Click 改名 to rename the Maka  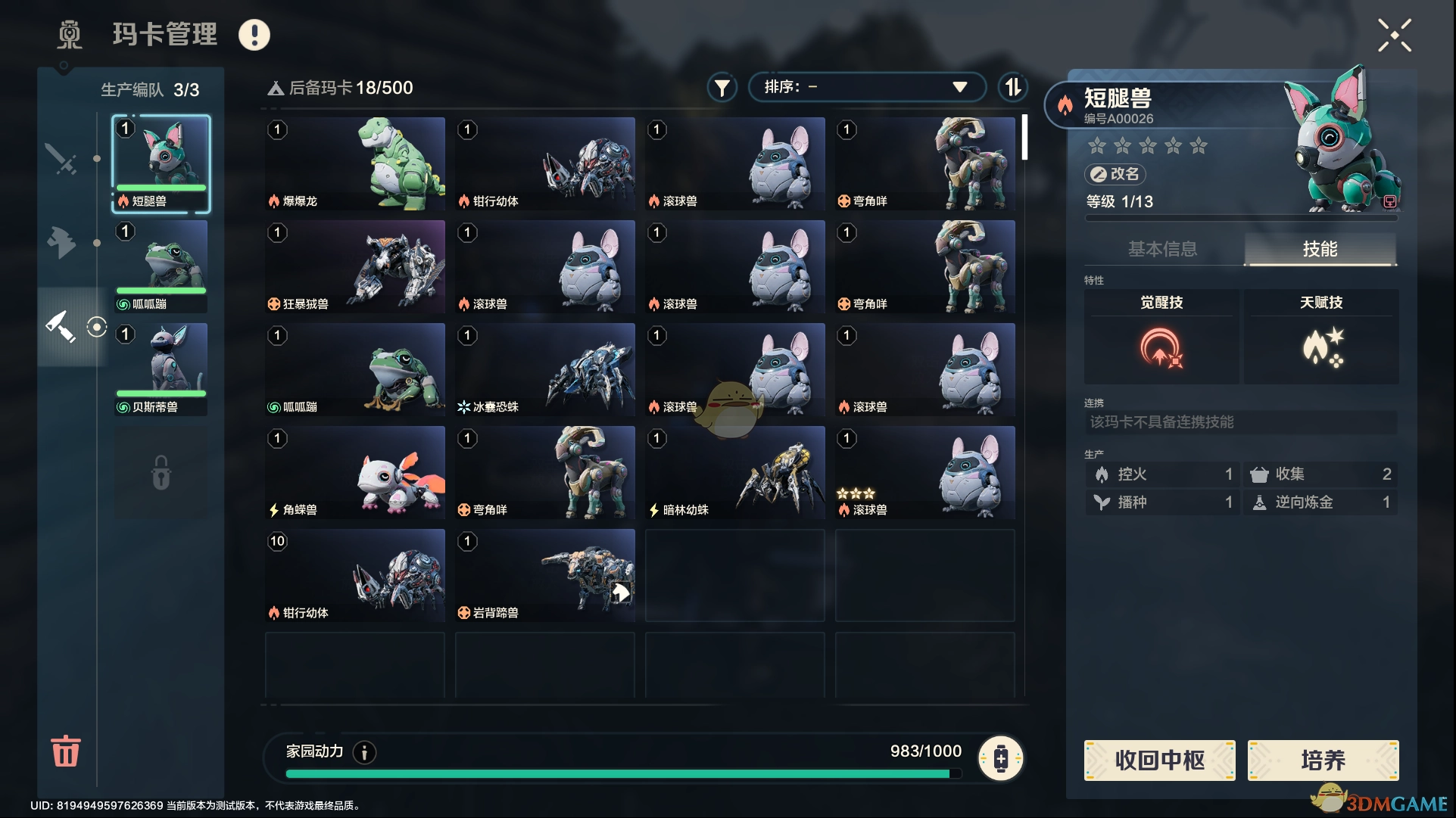click(1115, 174)
